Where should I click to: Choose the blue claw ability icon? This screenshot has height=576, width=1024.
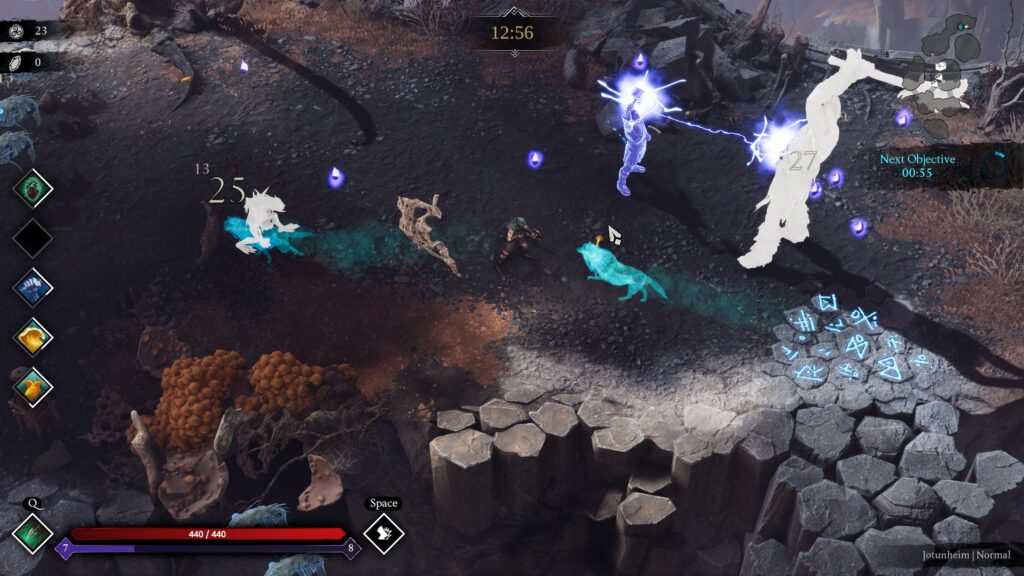32,287
